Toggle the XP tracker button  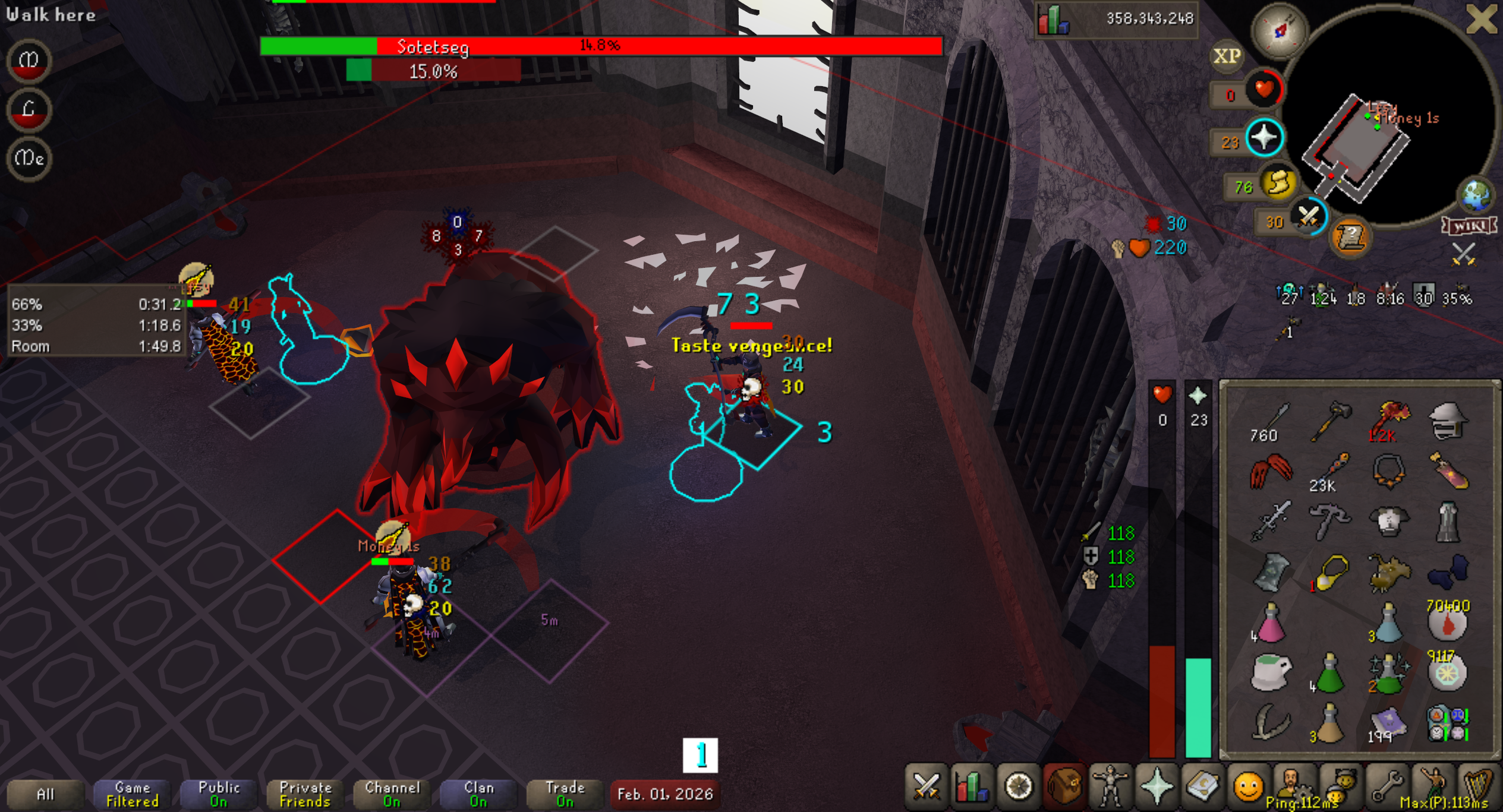point(1227,56)
